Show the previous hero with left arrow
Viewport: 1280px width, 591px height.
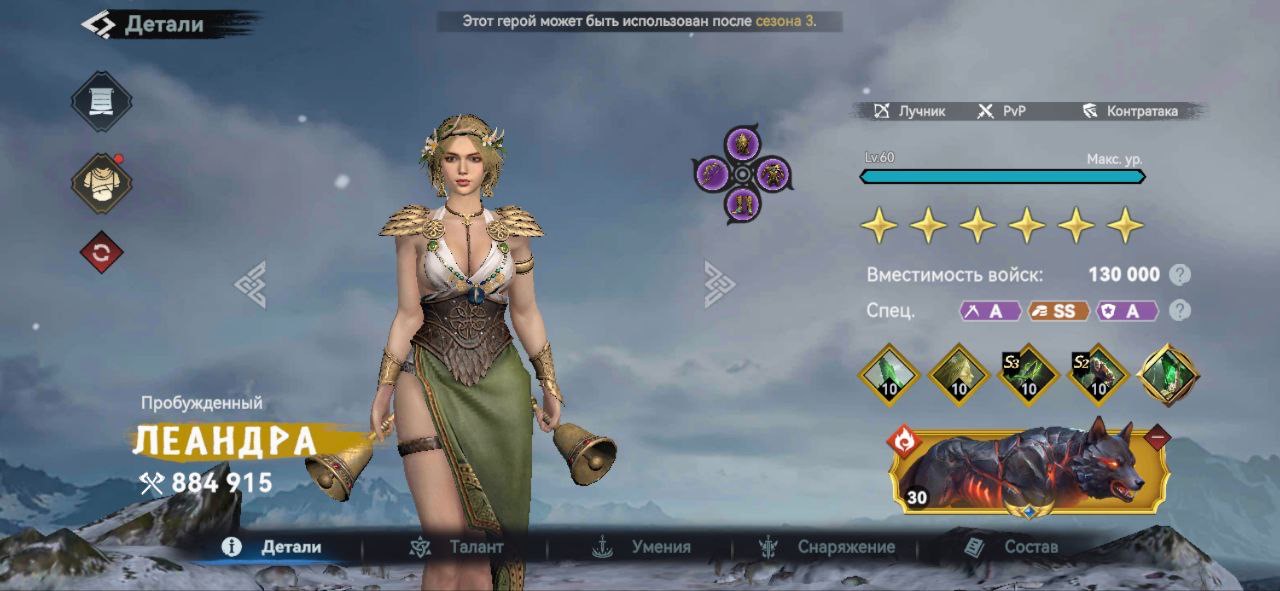(x=250, y=284)
